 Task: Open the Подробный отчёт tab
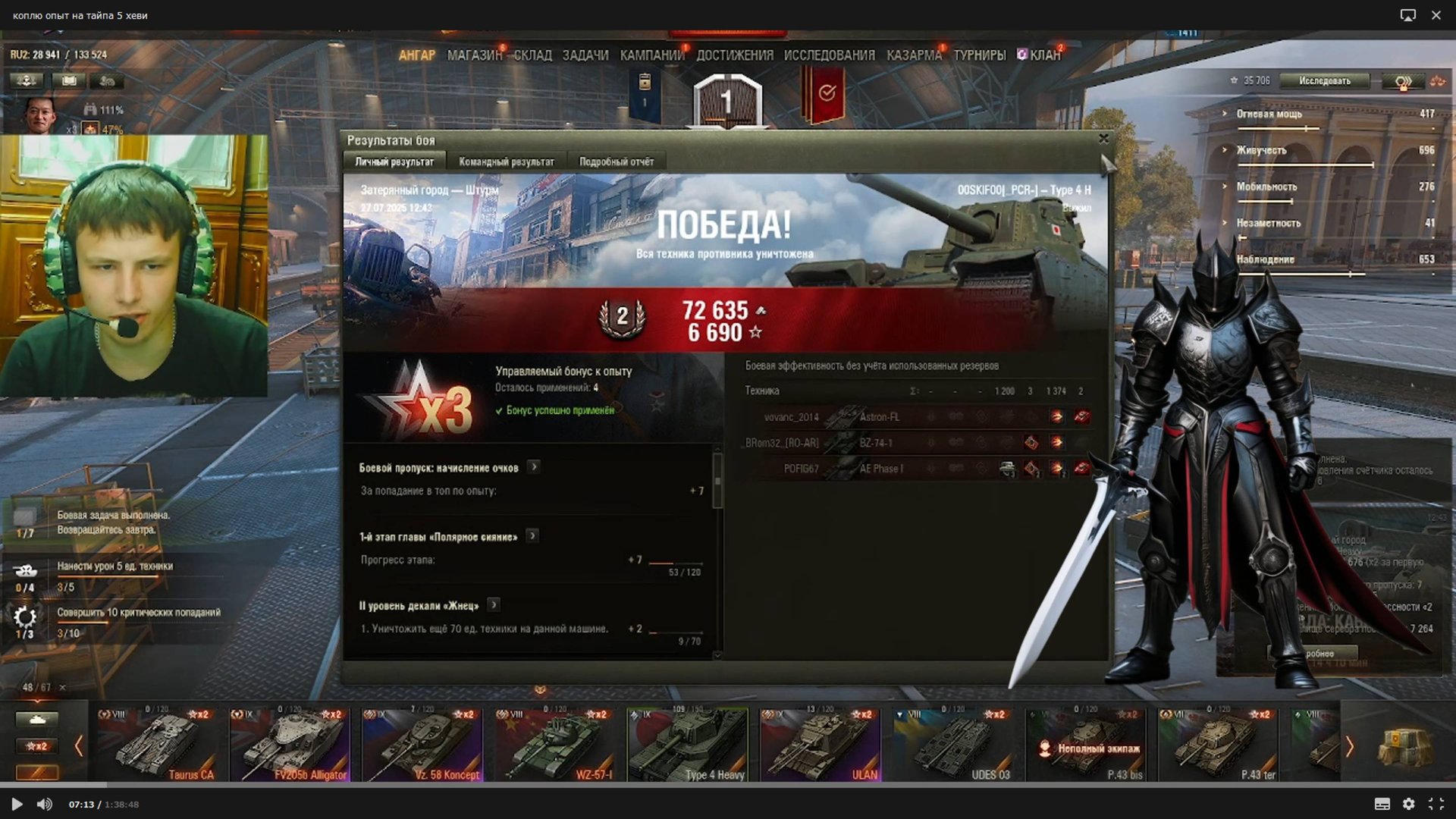(x=616, y=162)
